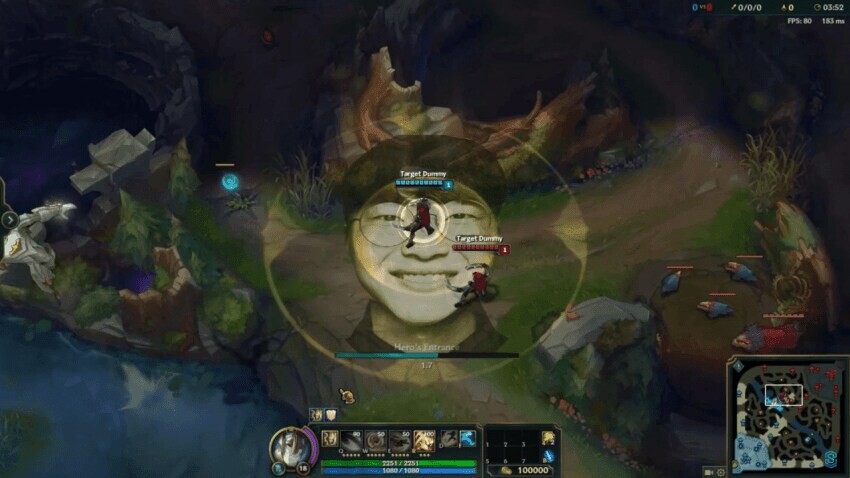Screen dimensions: 850x478
Task: Click the blue recall button
Action: tap(549, 457)
